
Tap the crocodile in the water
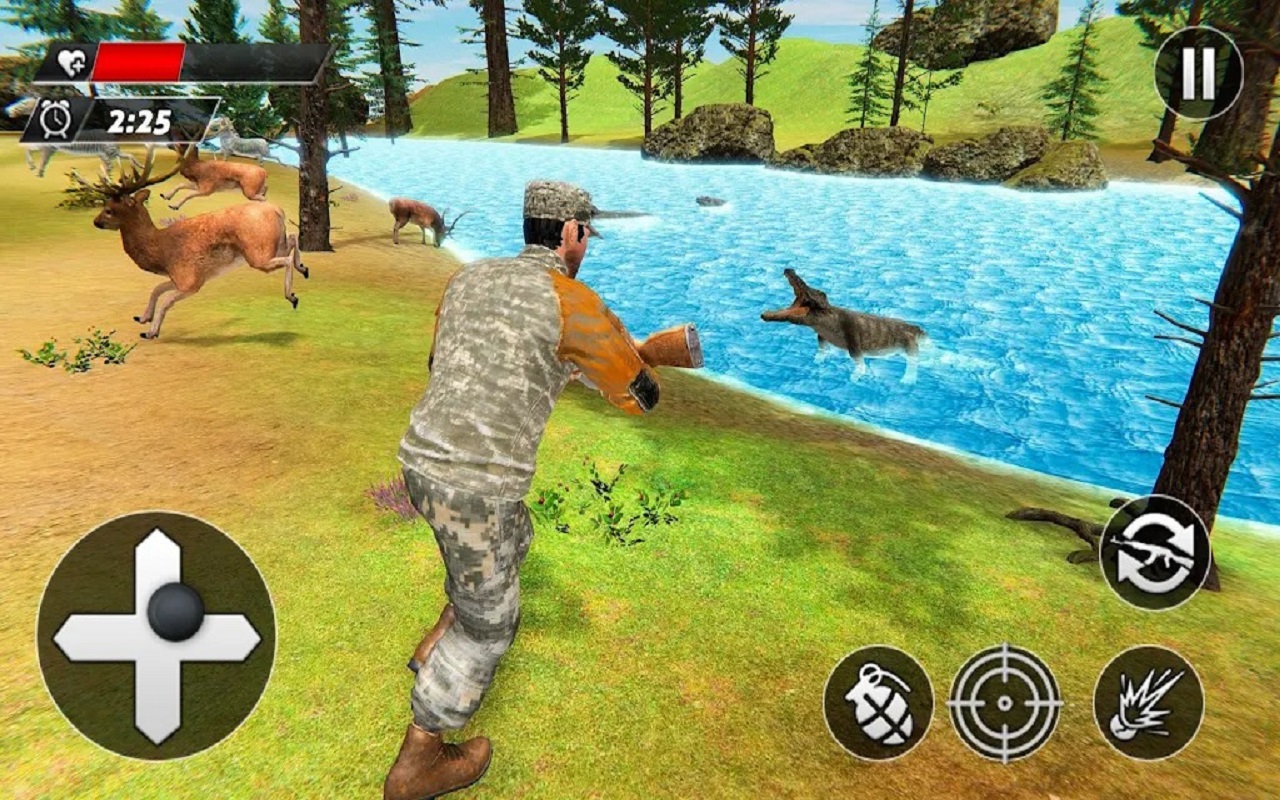coord(850,325)
